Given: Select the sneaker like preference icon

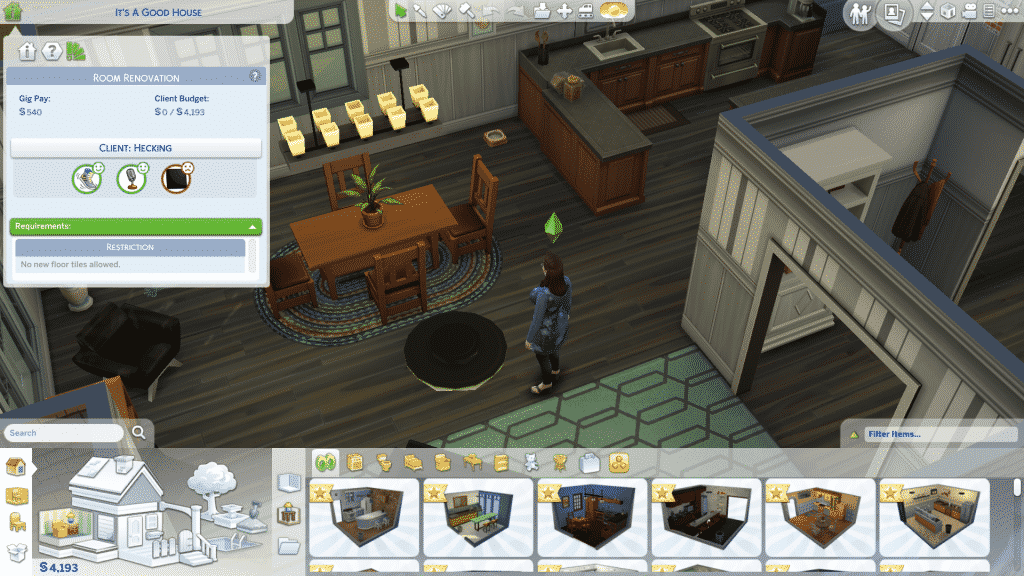Looking at the screenshot, I should click(89, 178).
